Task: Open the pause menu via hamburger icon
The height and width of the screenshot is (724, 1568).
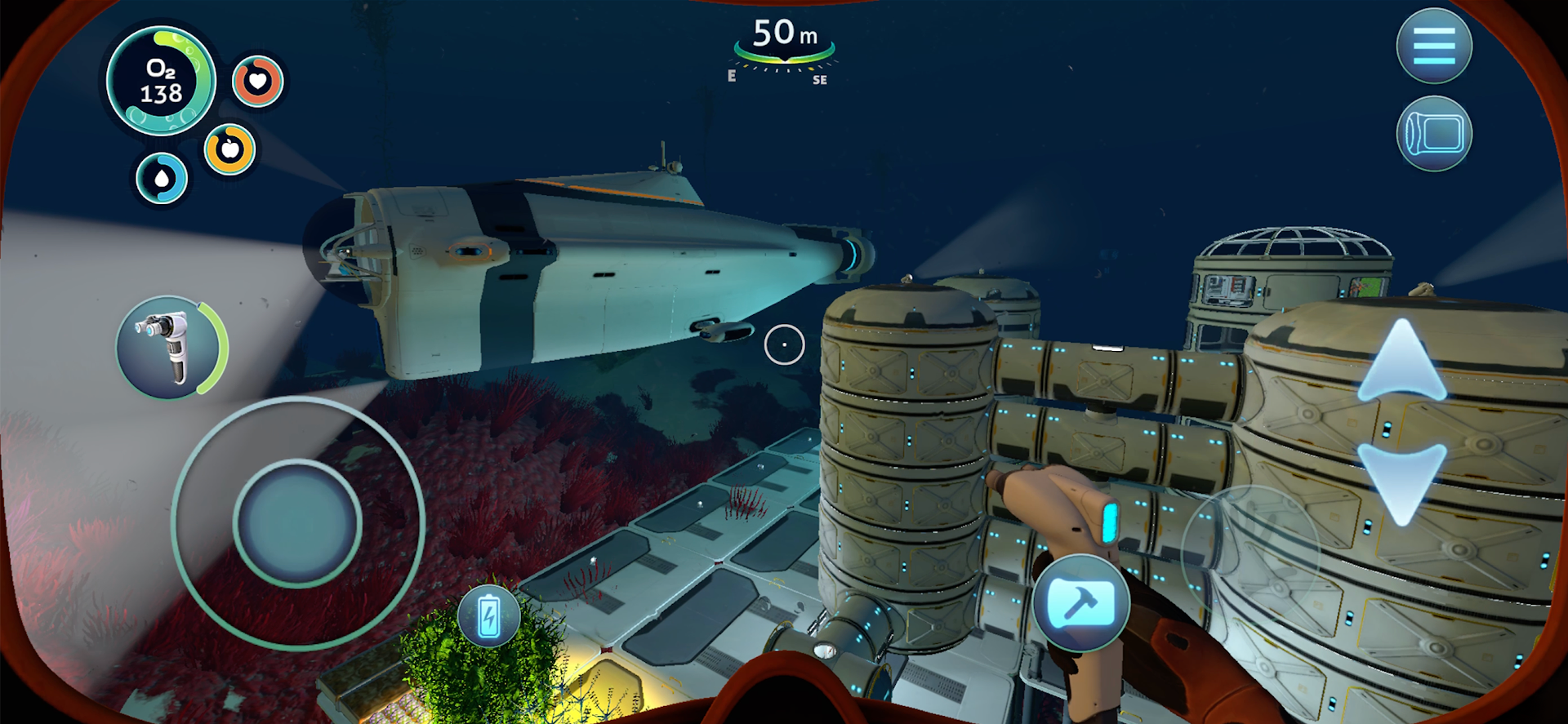Action: tap(1435, 47)
